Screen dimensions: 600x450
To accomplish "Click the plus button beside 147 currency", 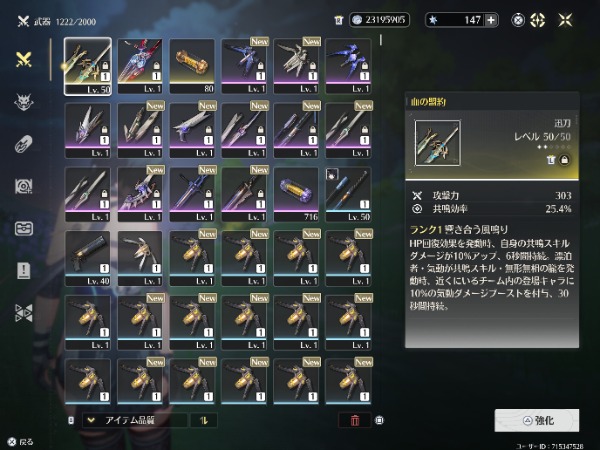I will coord(491,19).
